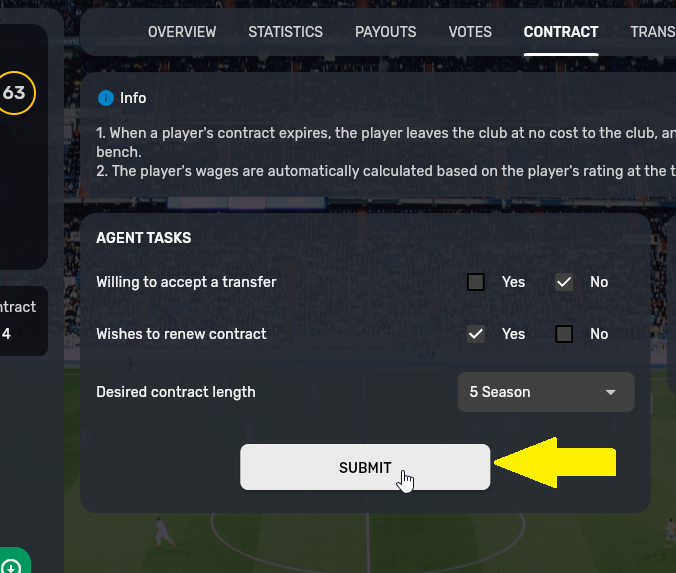The image size is (676, 573).
Task: Click the green circular plus button
Action: click(x=12, y=564)
